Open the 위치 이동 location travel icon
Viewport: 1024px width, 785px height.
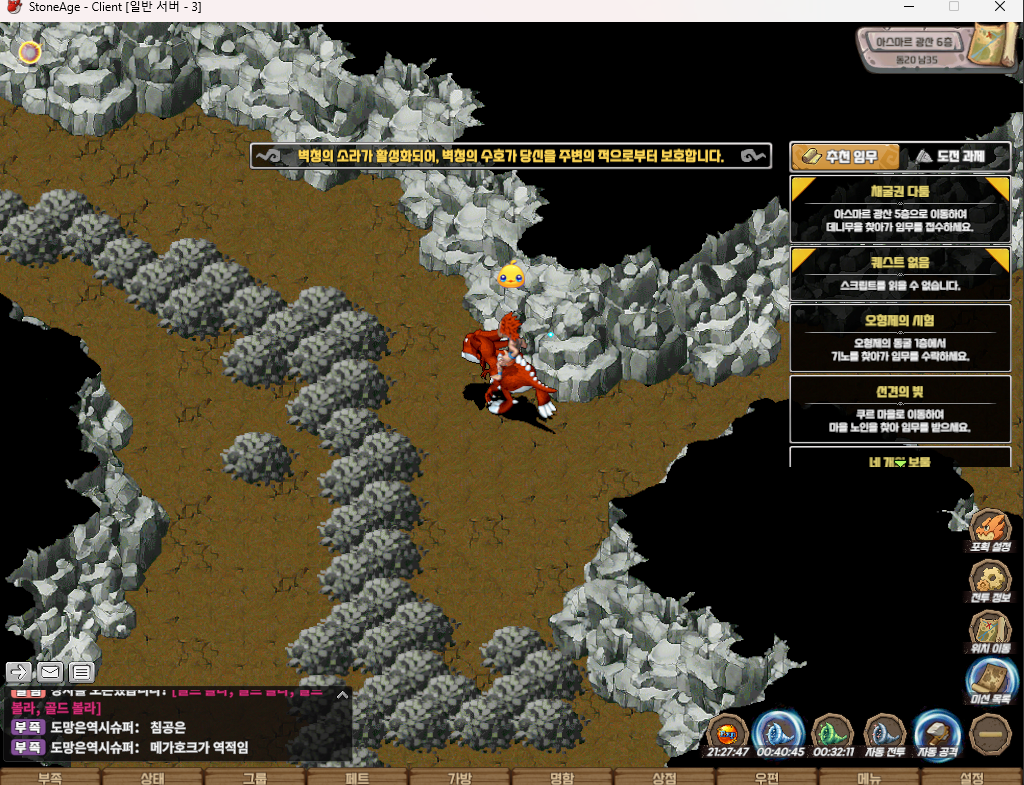[x=990, y=630]
